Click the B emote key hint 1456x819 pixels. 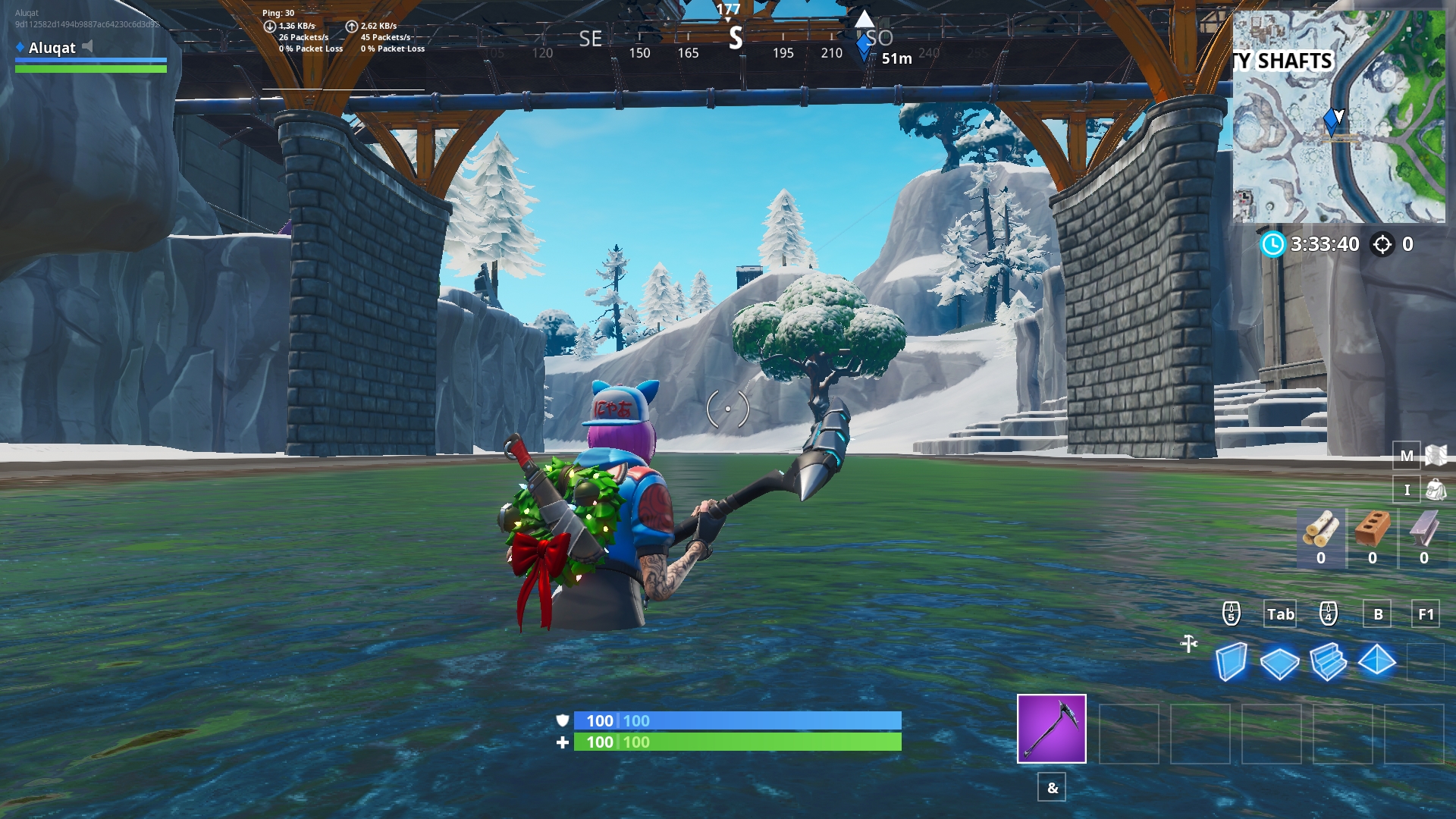[x=1378, y=614]
